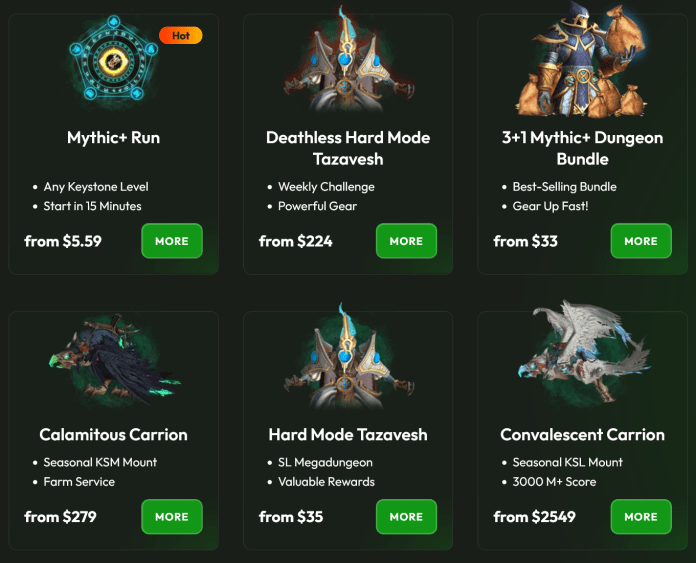
Task: Open MORE for Mythic+ Run
Action: coord(172,241)
